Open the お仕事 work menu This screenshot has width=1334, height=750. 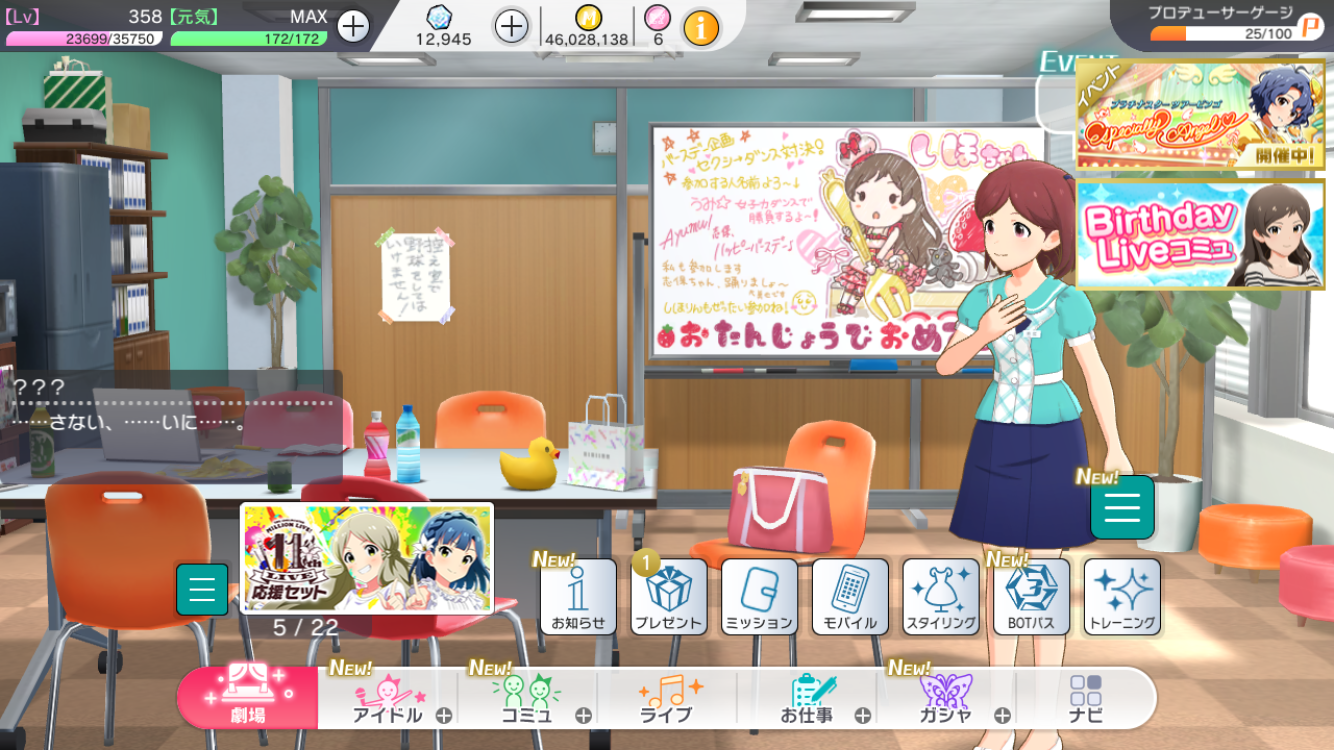click(808, 698)
